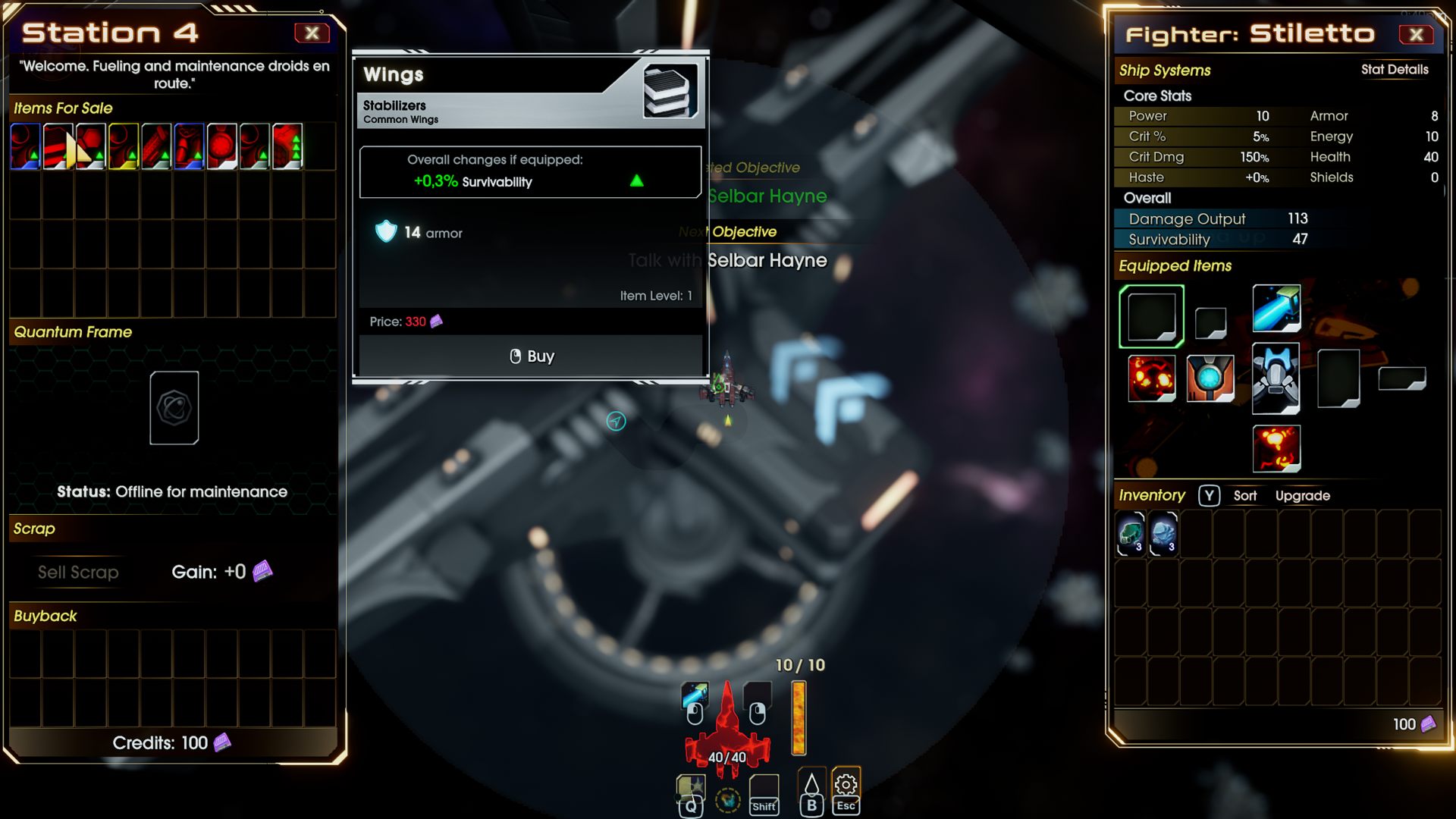Screen dimensions: 1456x819
Task: Sort the inventory
Action: pos(1244,496)
